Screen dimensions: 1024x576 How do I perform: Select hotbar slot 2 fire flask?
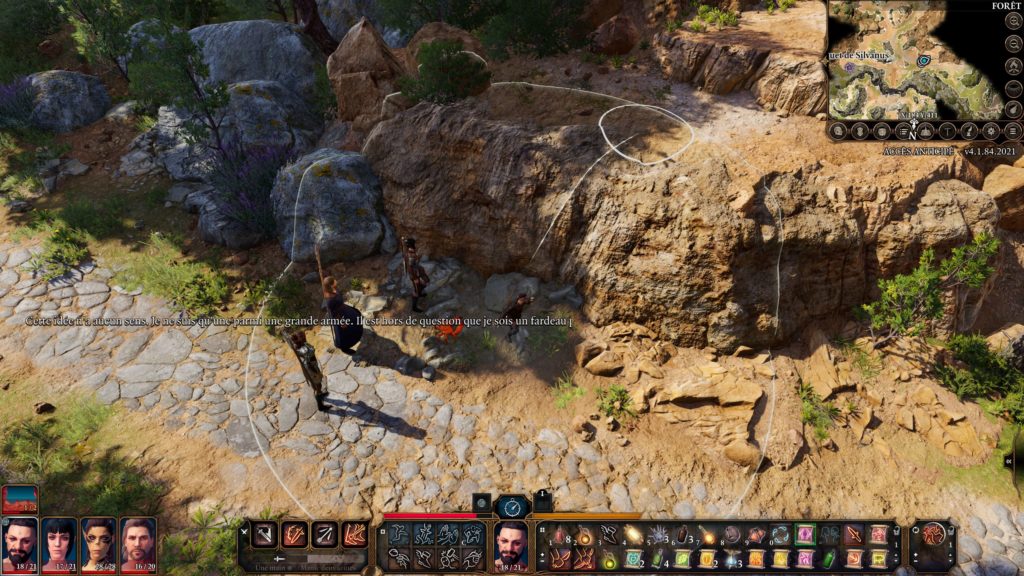point(583,536)
